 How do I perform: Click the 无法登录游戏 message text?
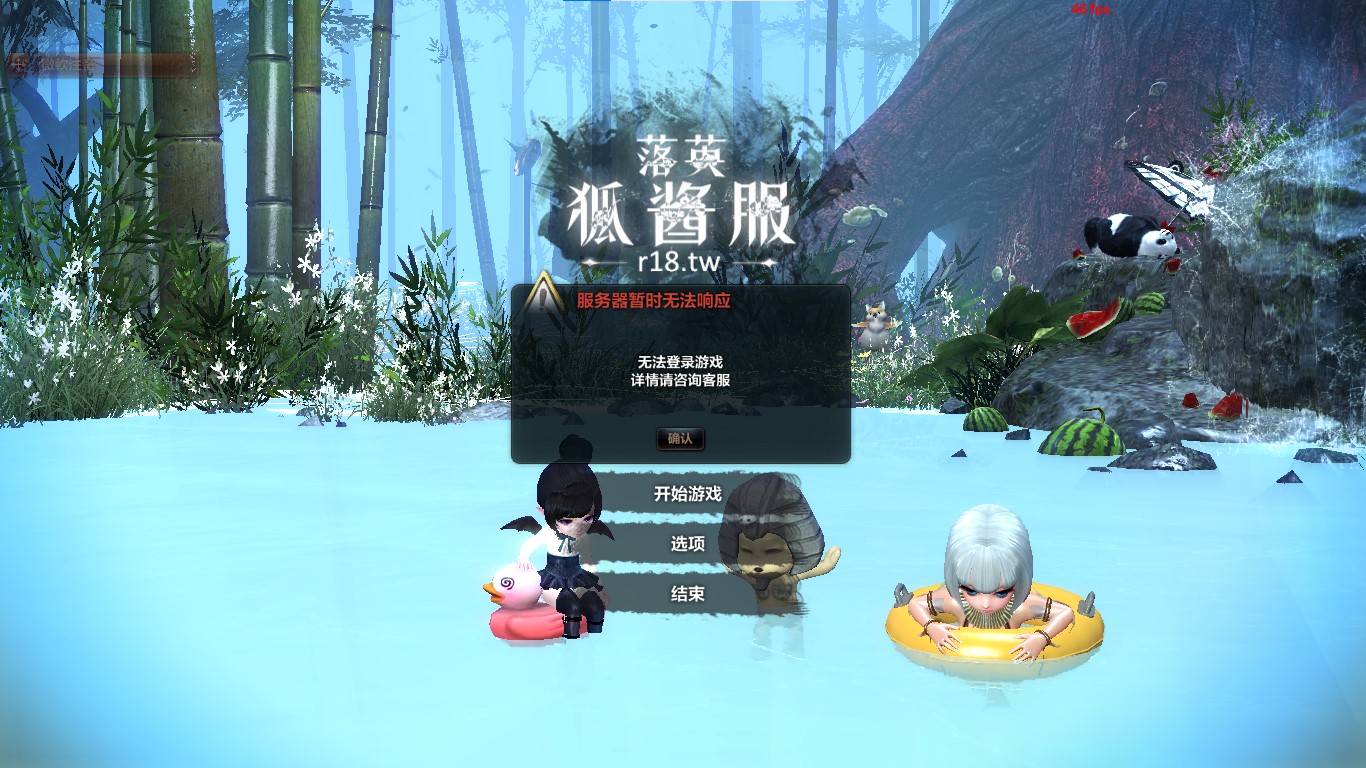coord(683,363)
